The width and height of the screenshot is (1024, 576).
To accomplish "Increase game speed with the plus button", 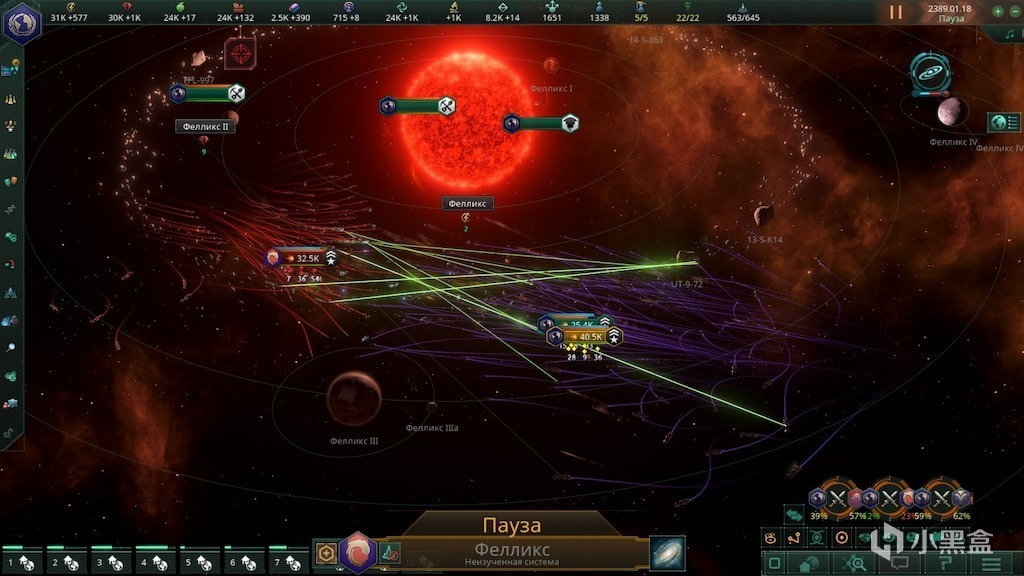I will [x=998, y=11].
